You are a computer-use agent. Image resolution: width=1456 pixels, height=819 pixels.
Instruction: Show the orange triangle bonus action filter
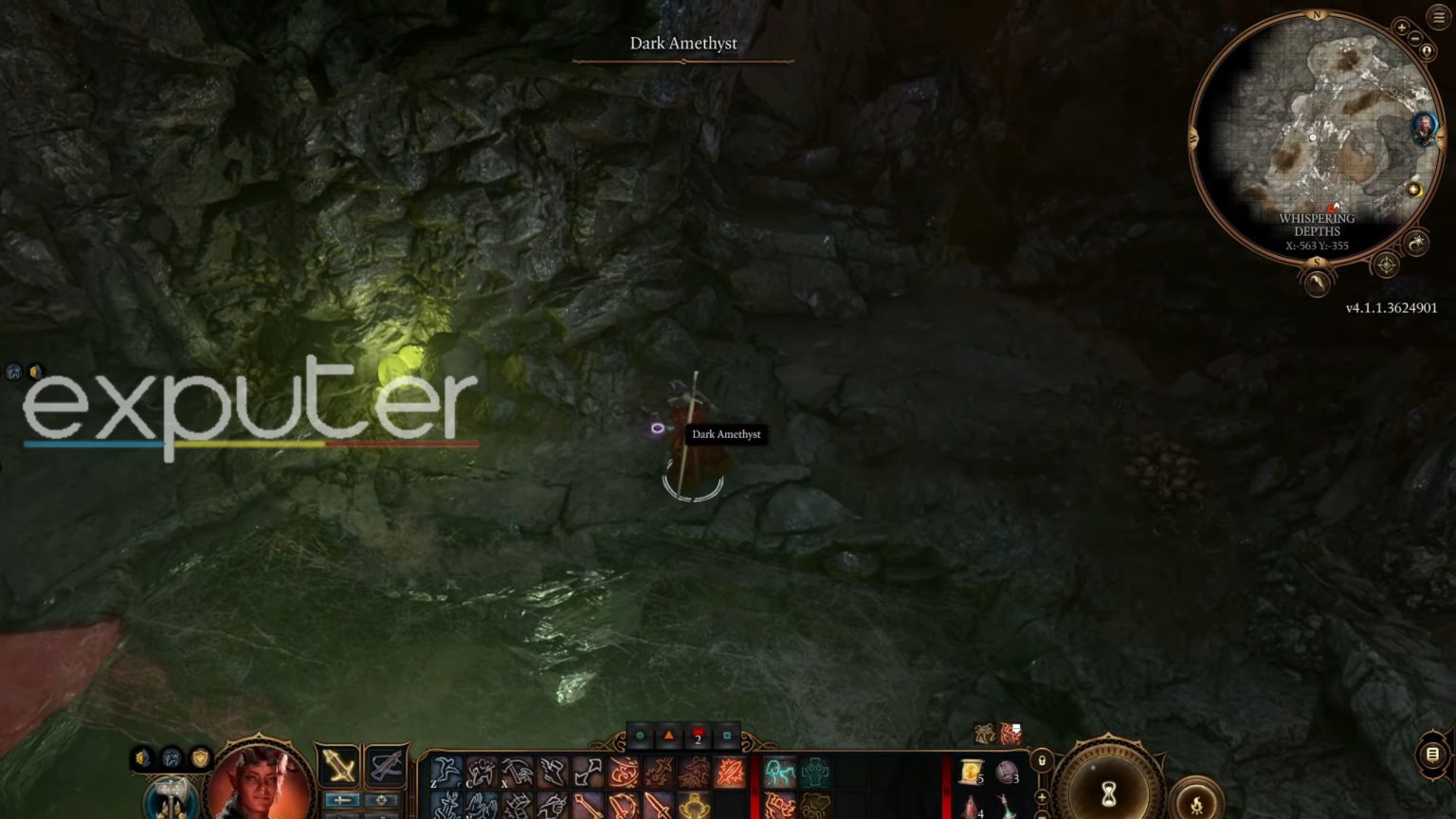coord(668,736)
